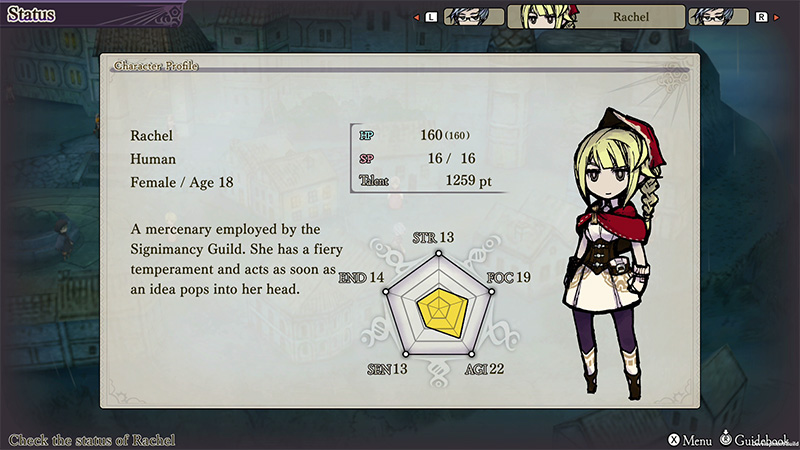The image size is (800, 450).
Task: Switch to the previous character portrait beside L
Action: click(x=473, y=17)
